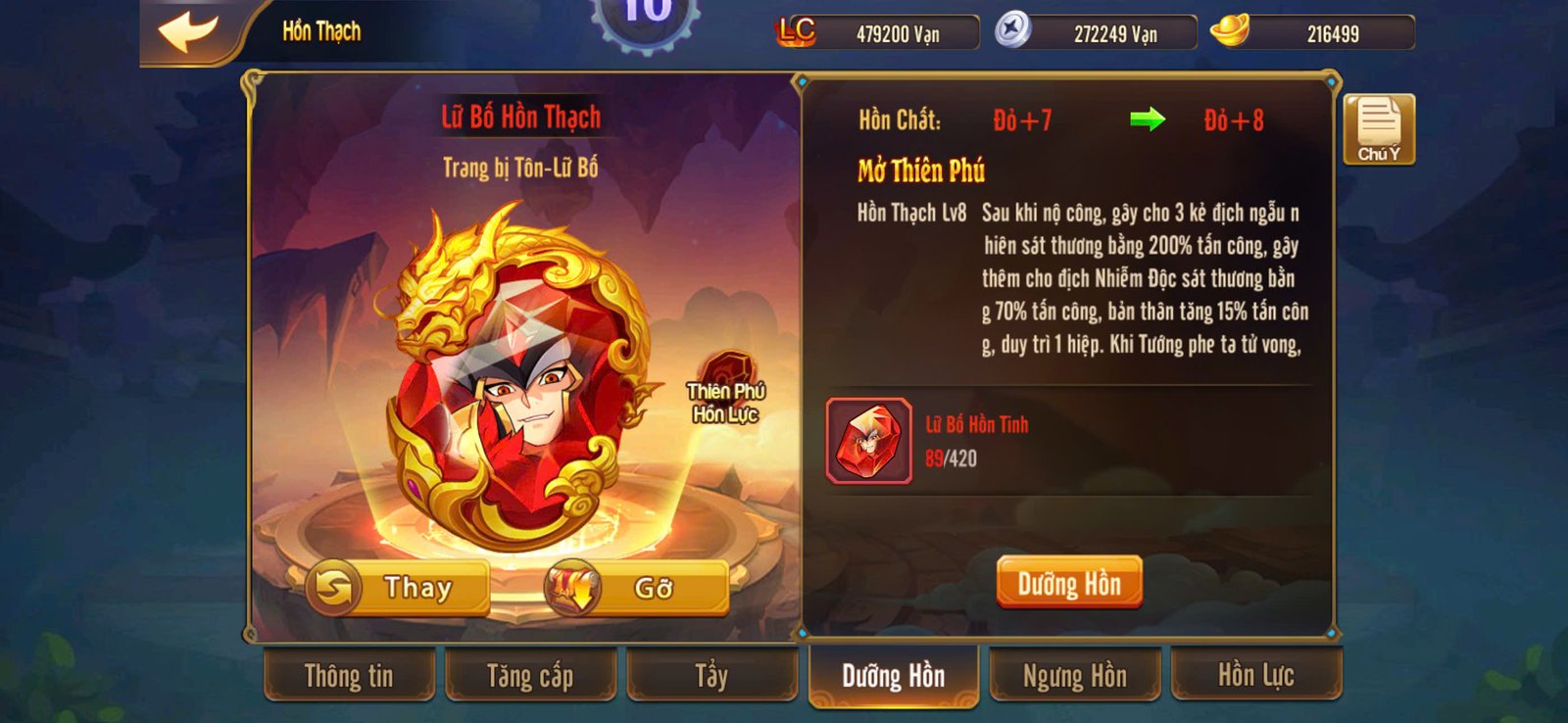Tap the Lữ Bố soul stone portrait

514,382
